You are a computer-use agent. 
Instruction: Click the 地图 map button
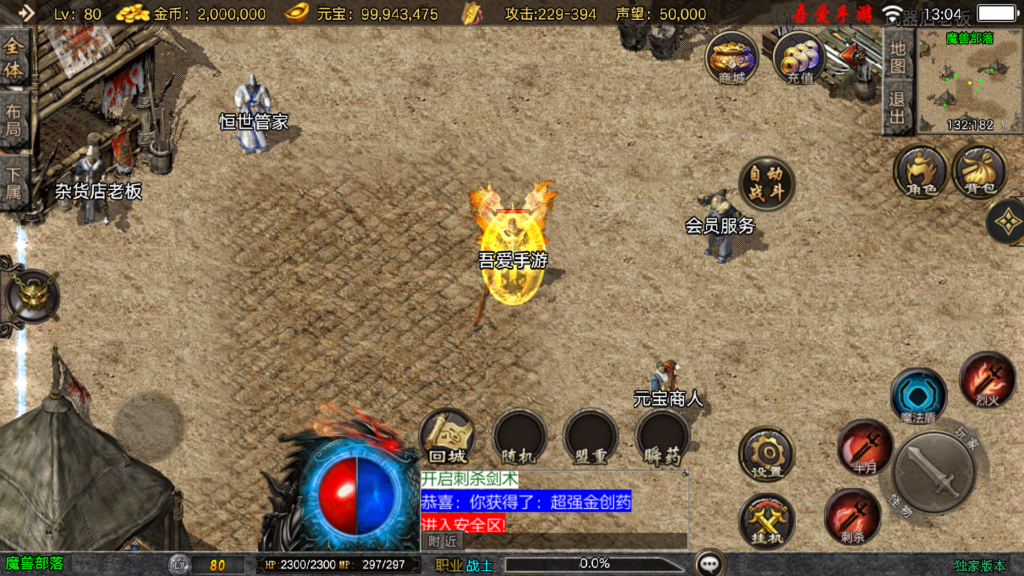(x=898, y=56)
